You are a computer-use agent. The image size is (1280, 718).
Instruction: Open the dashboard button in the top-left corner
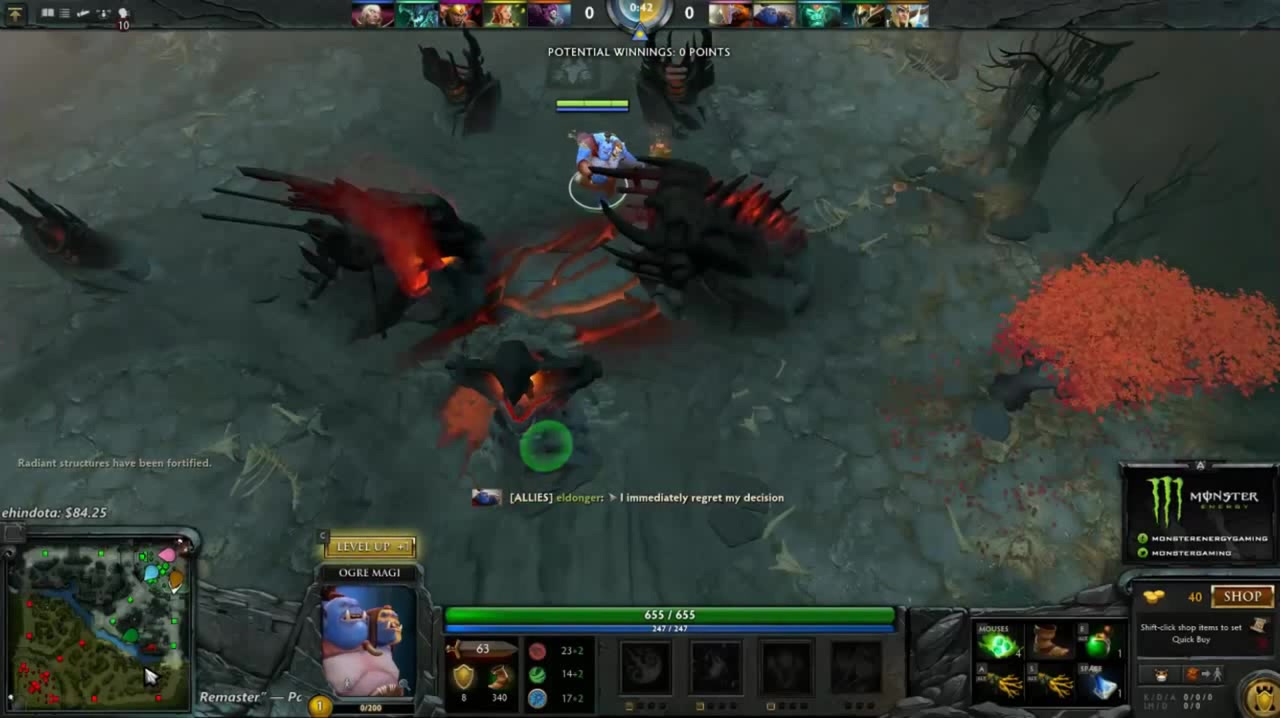16,13
